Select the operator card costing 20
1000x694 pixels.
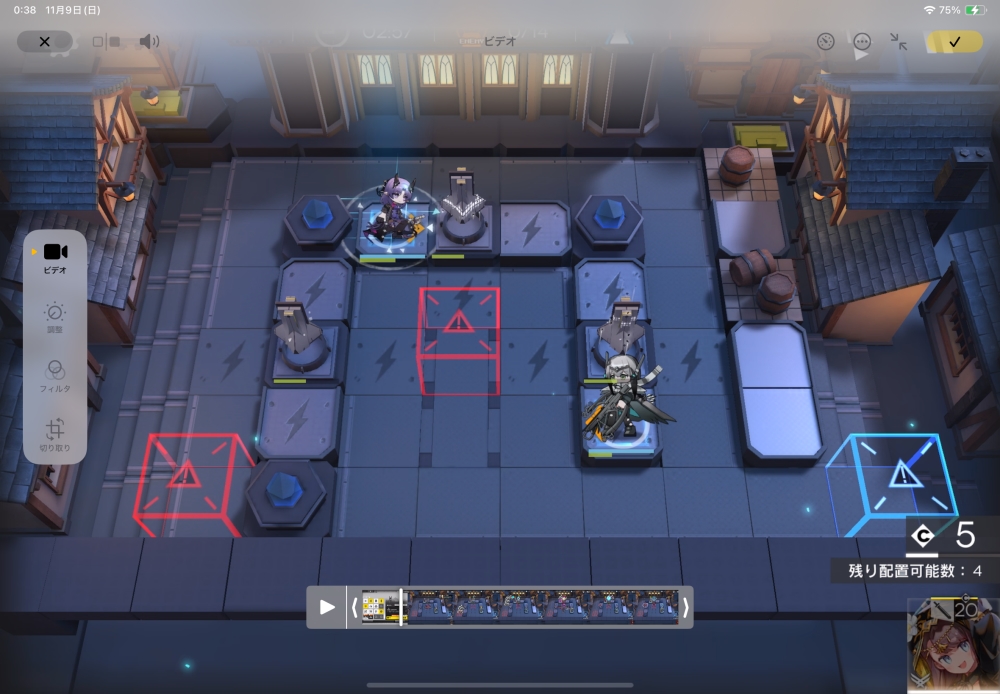[953, 645]
